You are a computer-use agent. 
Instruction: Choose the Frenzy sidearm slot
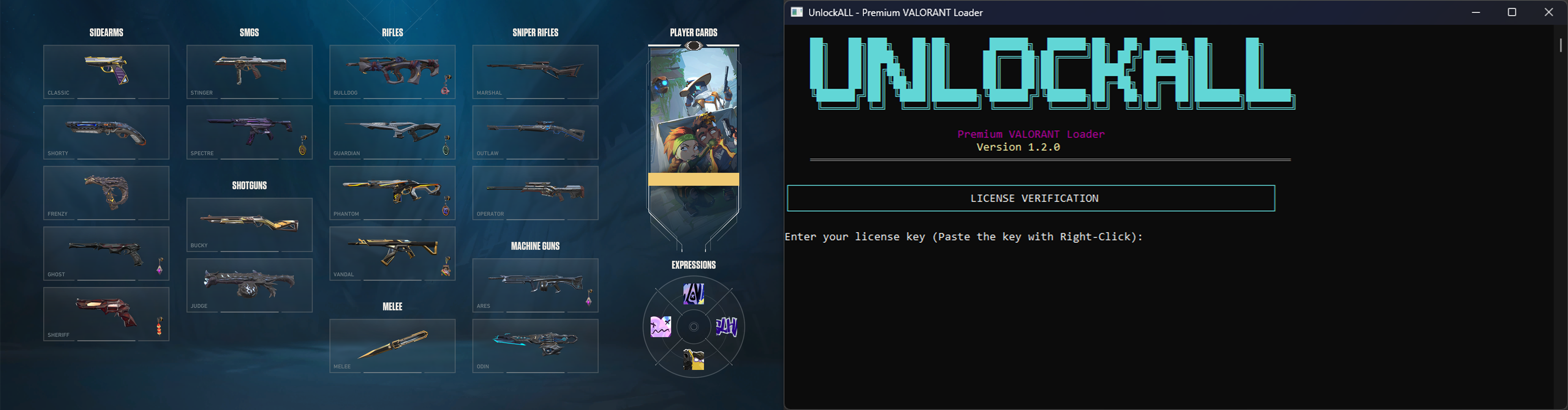pos(106,192)
